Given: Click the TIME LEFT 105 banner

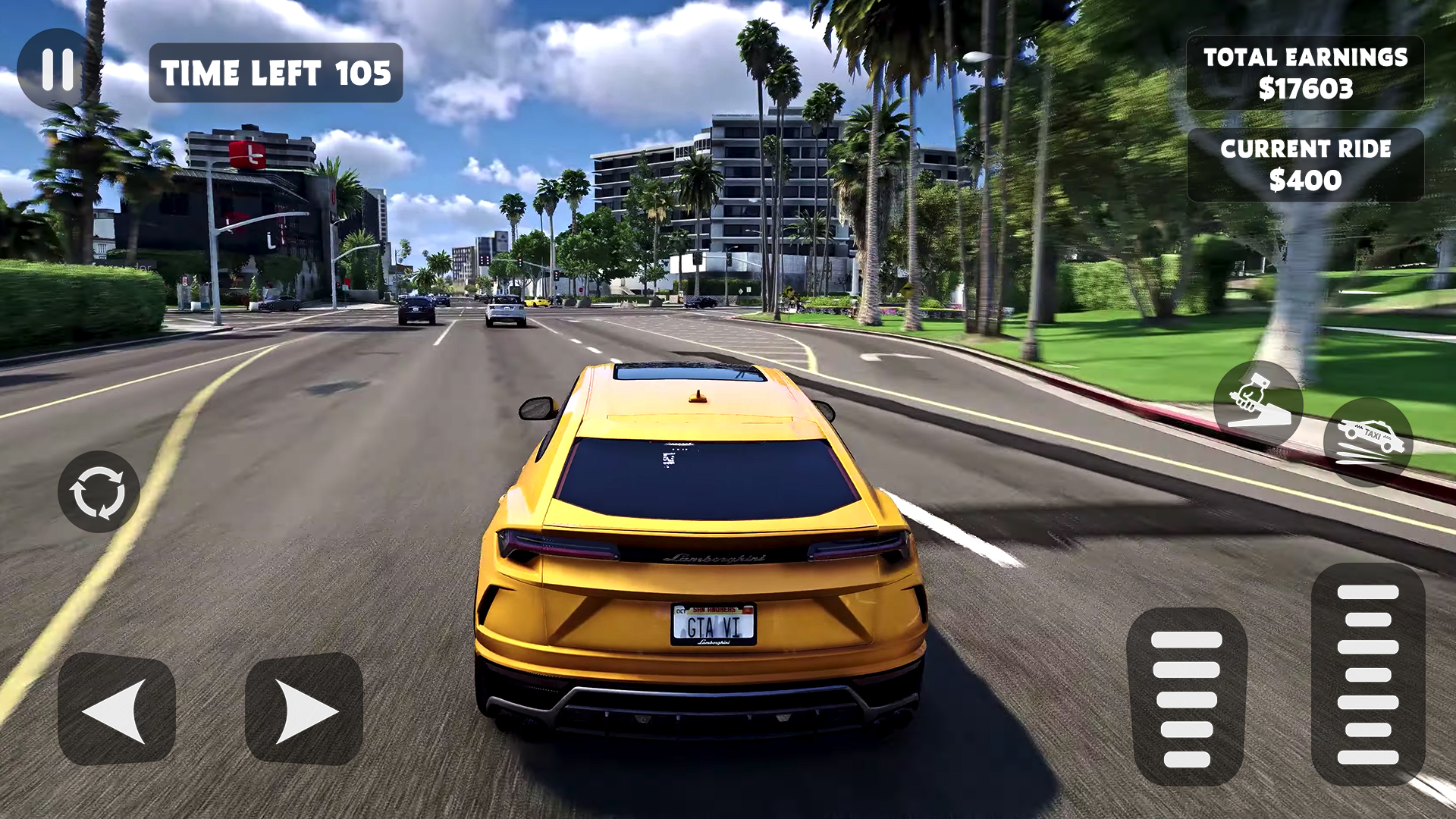Looking at the screenshot, I should (x=277, y=73).
